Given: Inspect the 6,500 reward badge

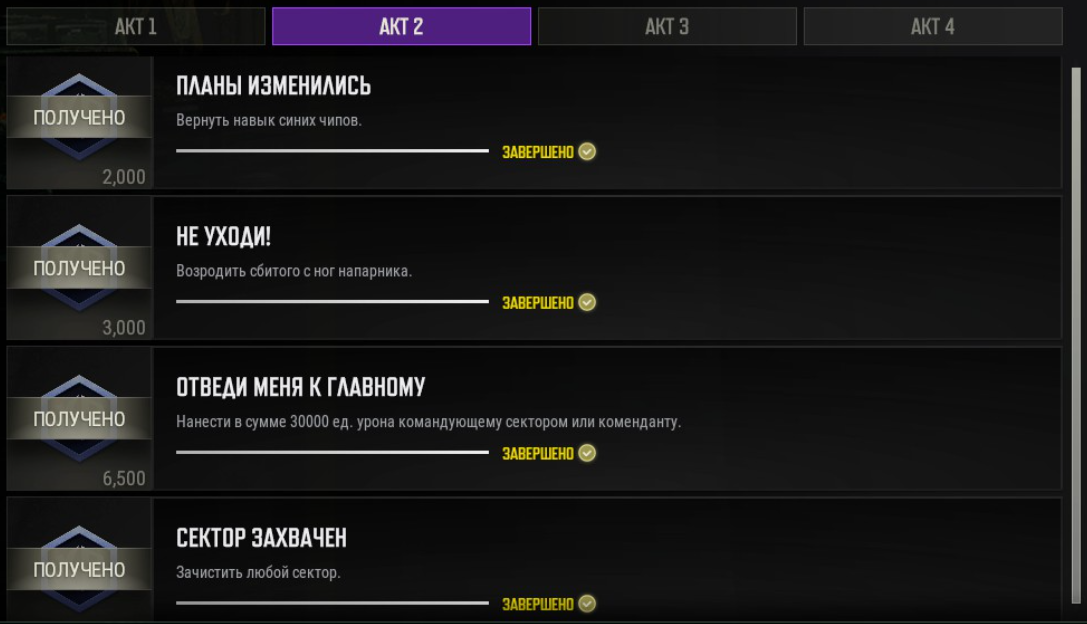Looking at the screenshot, I should coord(79,418).
